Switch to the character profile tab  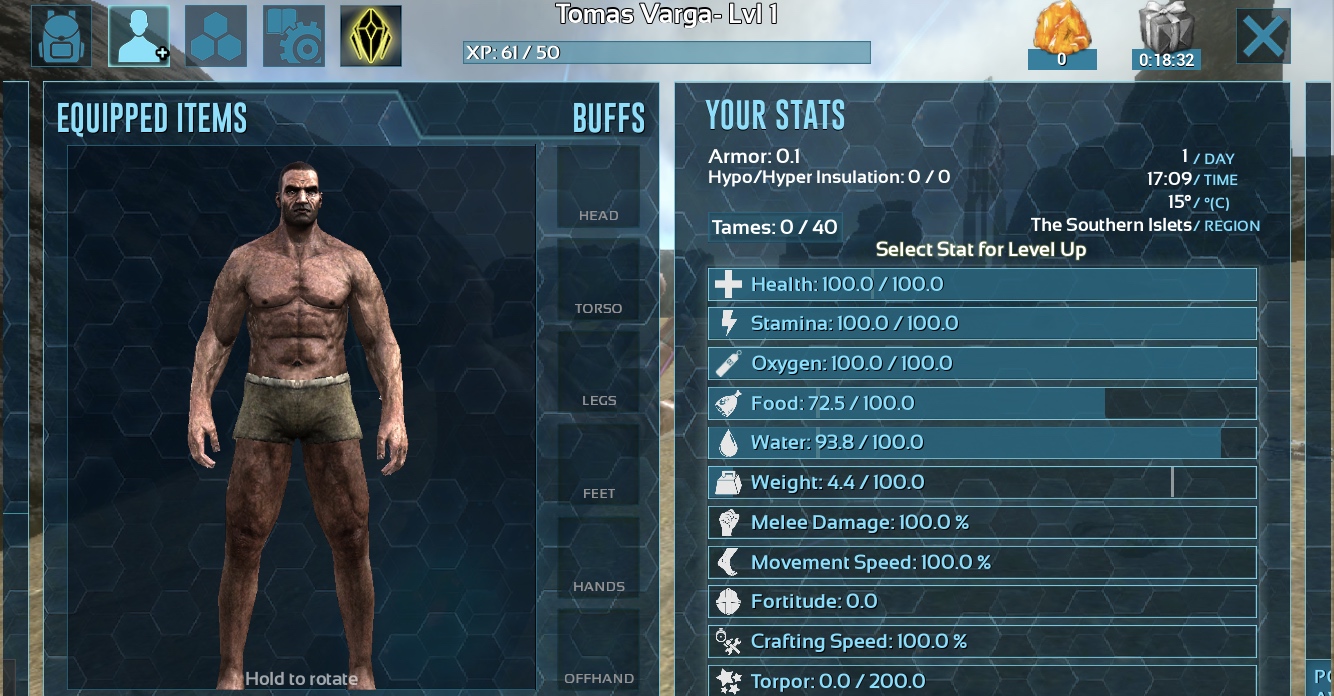tap(139, 36)
